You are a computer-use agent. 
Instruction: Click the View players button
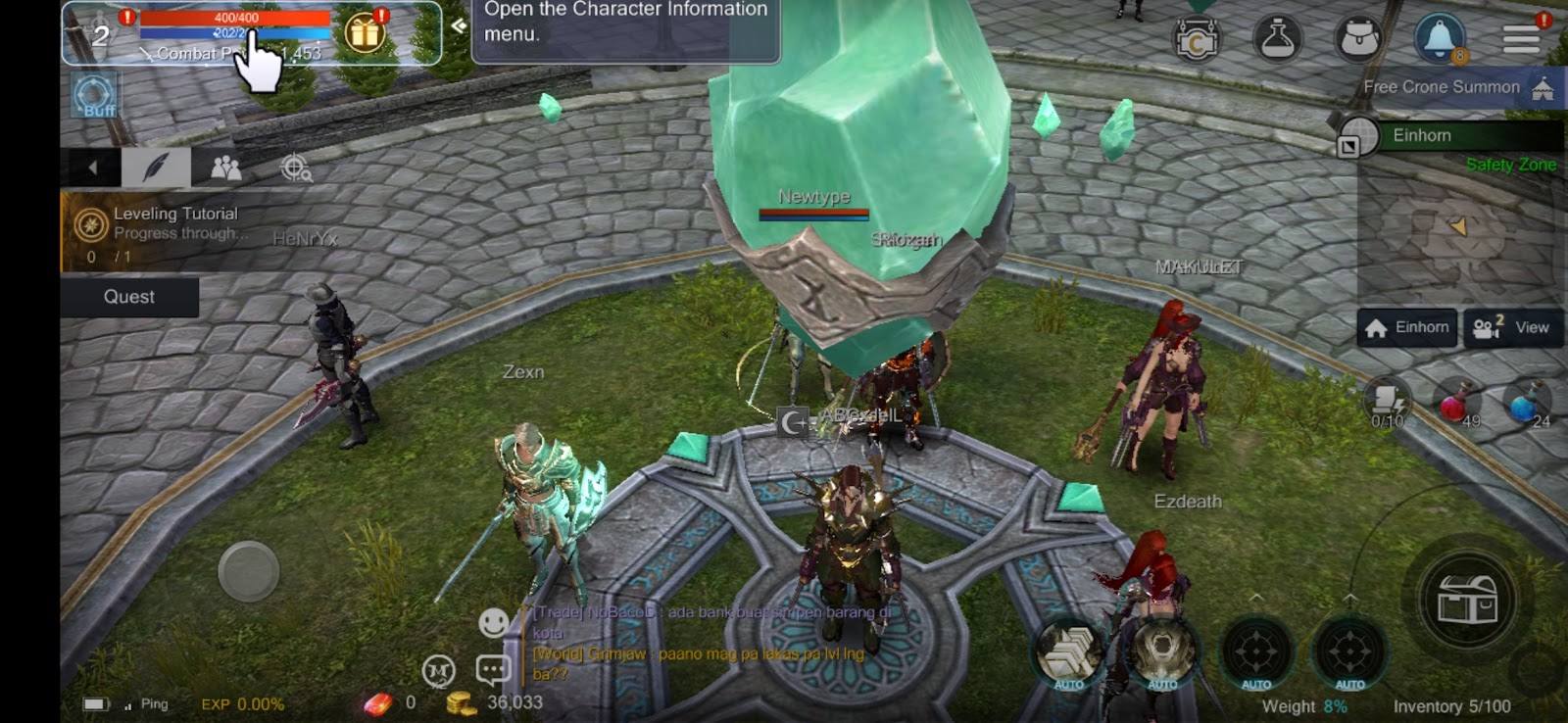pos(1513,327)
